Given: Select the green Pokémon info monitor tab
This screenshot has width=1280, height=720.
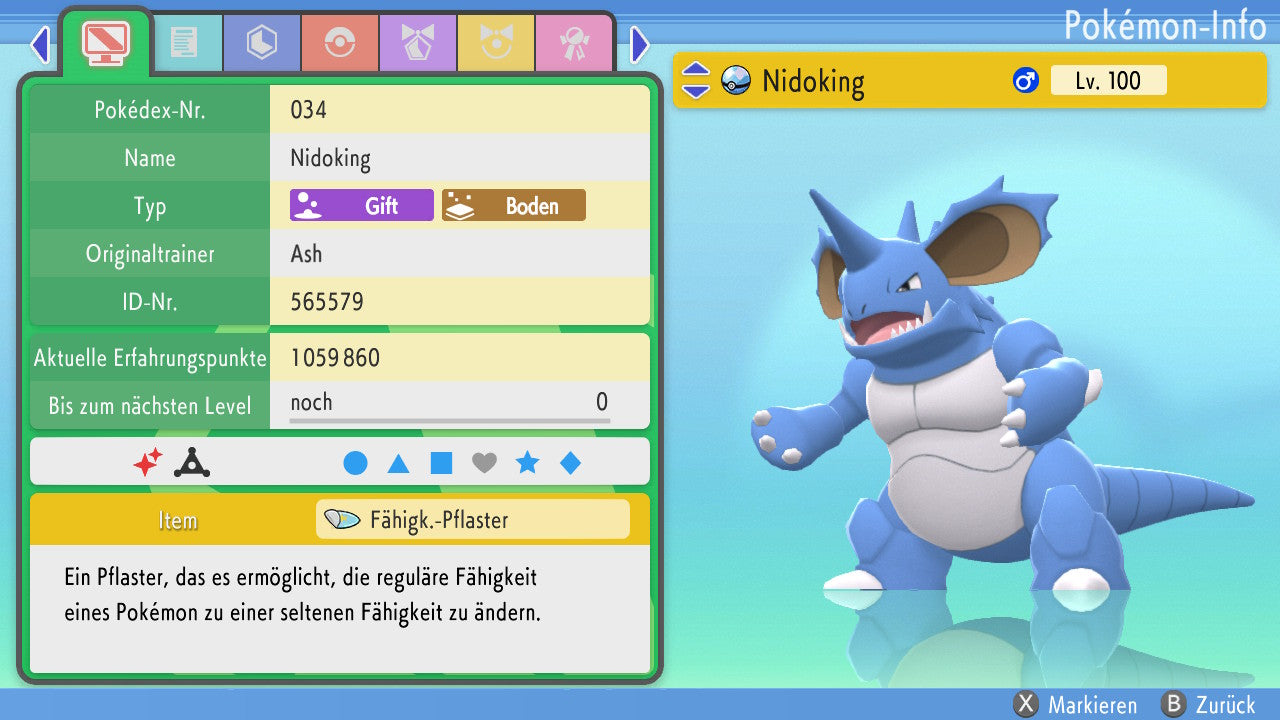Looking at the screenshot, I should pos(106,42).
